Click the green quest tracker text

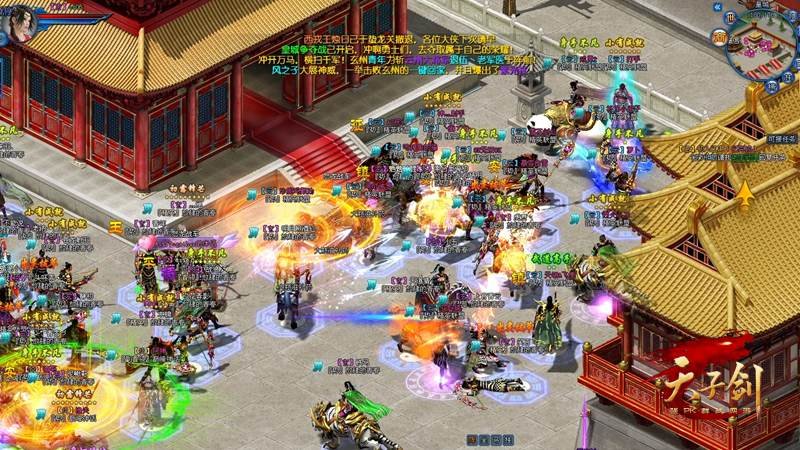pos(742,157)
